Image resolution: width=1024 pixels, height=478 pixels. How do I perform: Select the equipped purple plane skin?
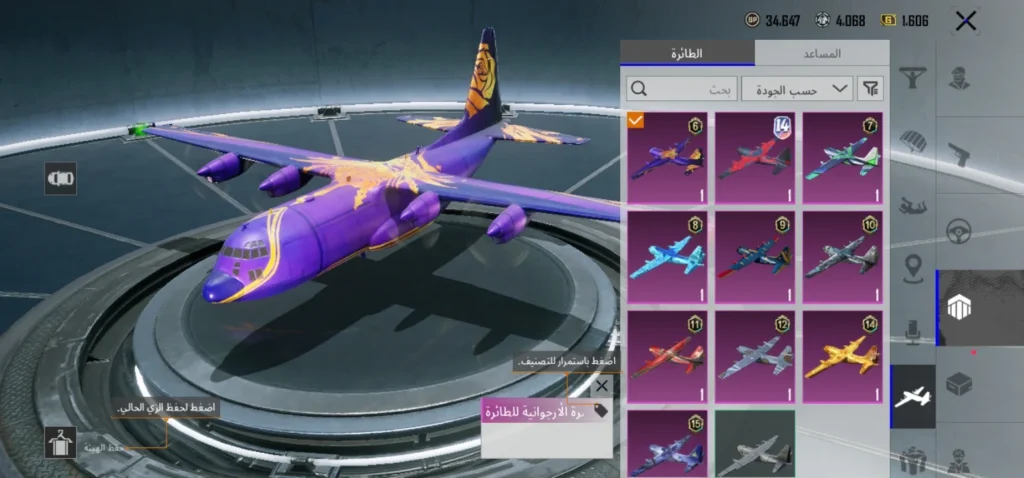(x=667, y=158)
